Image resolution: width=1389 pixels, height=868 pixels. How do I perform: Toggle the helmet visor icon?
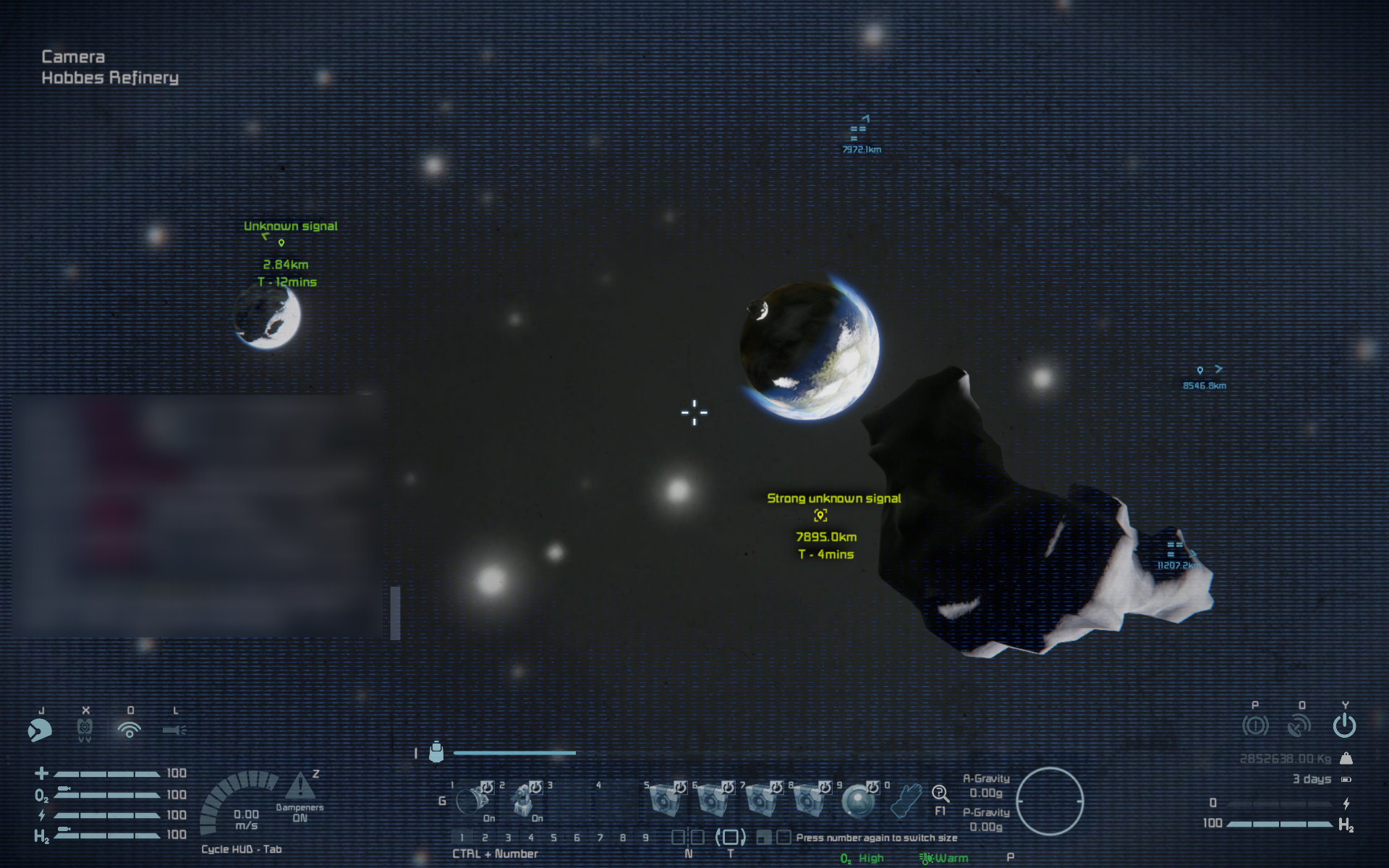coord(40,730)
